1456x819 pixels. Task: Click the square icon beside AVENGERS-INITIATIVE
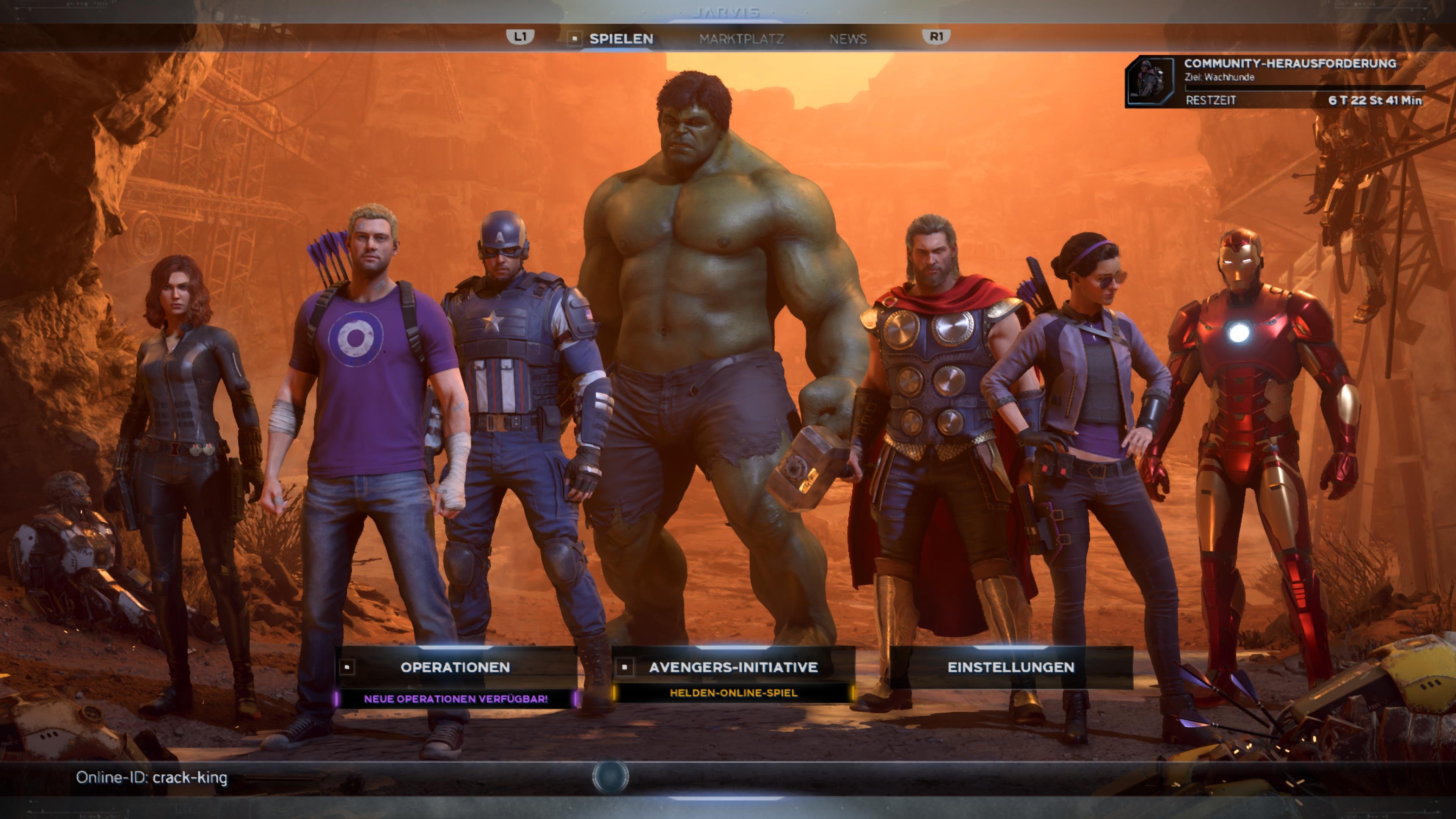[624, 667]
